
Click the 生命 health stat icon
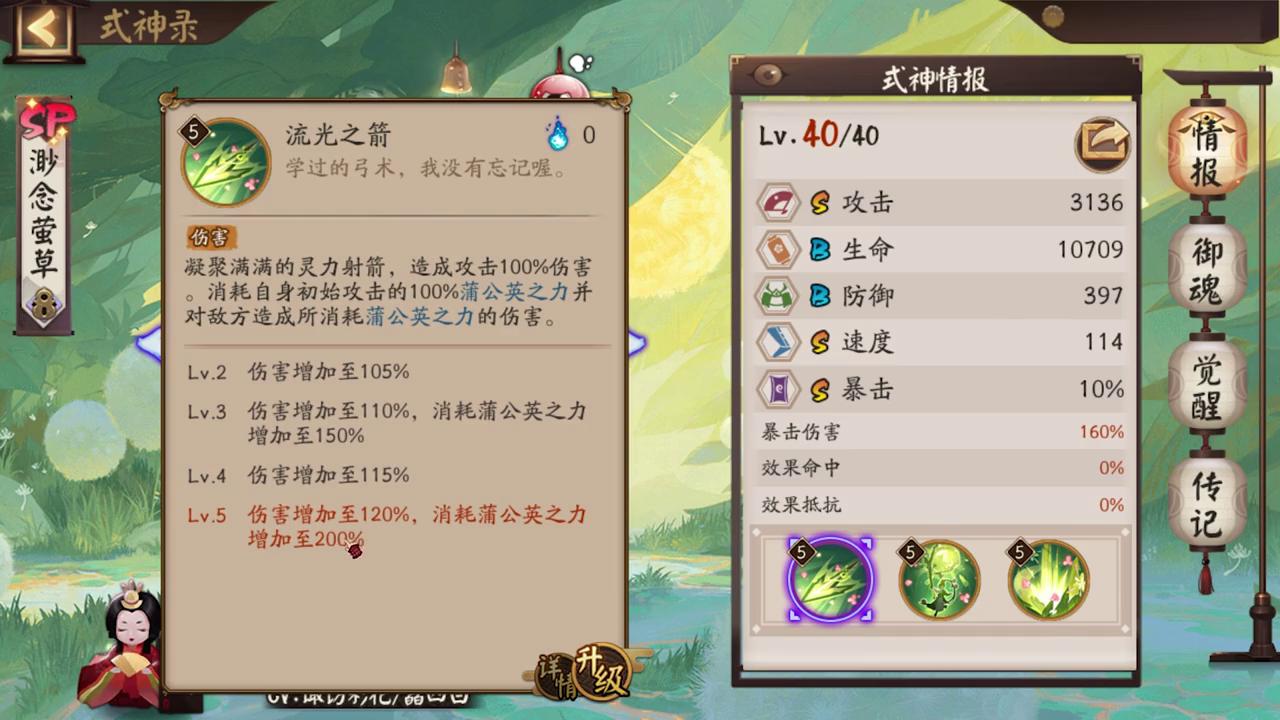tap(779, 250)
